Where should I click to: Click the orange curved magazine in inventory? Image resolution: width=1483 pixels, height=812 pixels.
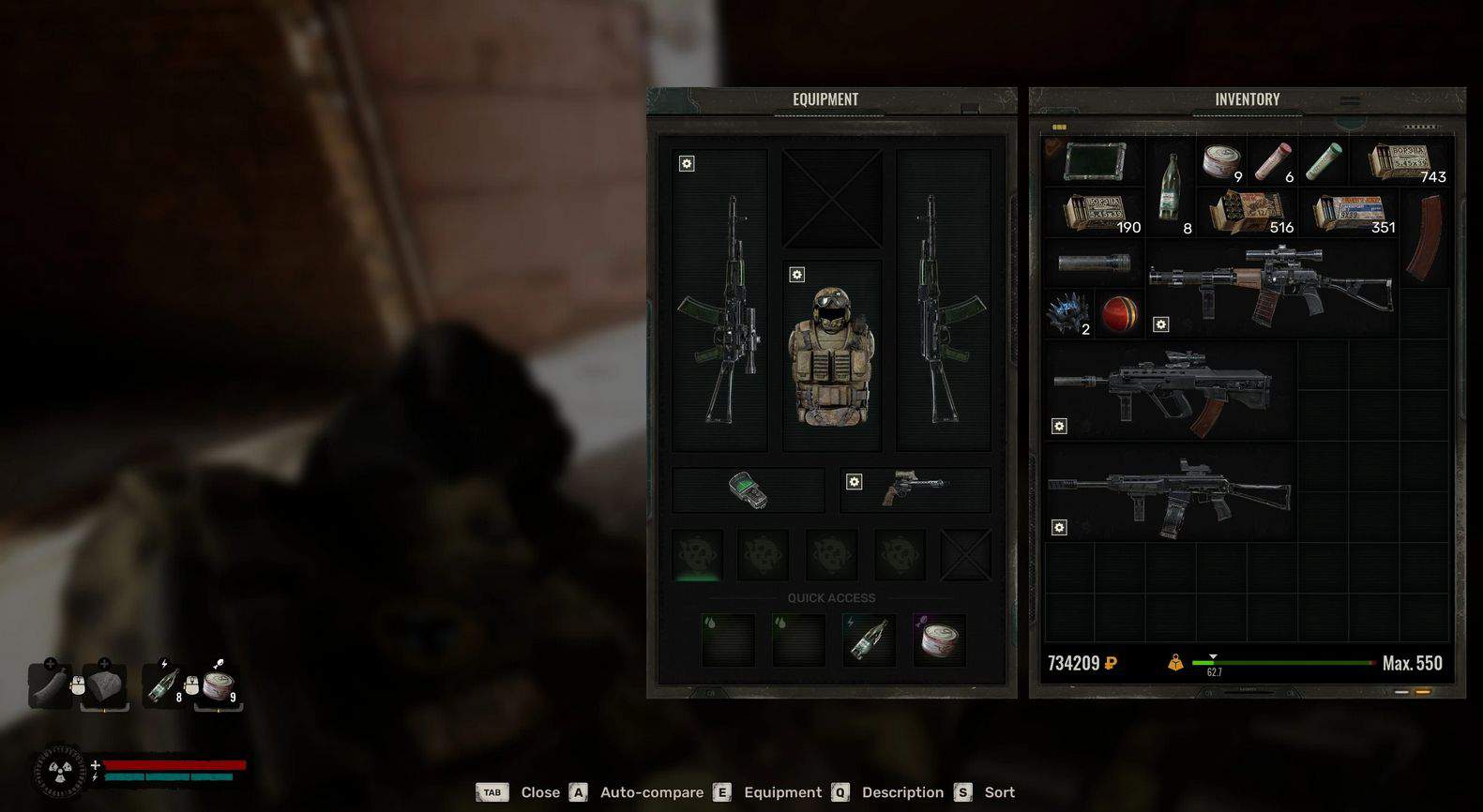[x=1426, y=236]
